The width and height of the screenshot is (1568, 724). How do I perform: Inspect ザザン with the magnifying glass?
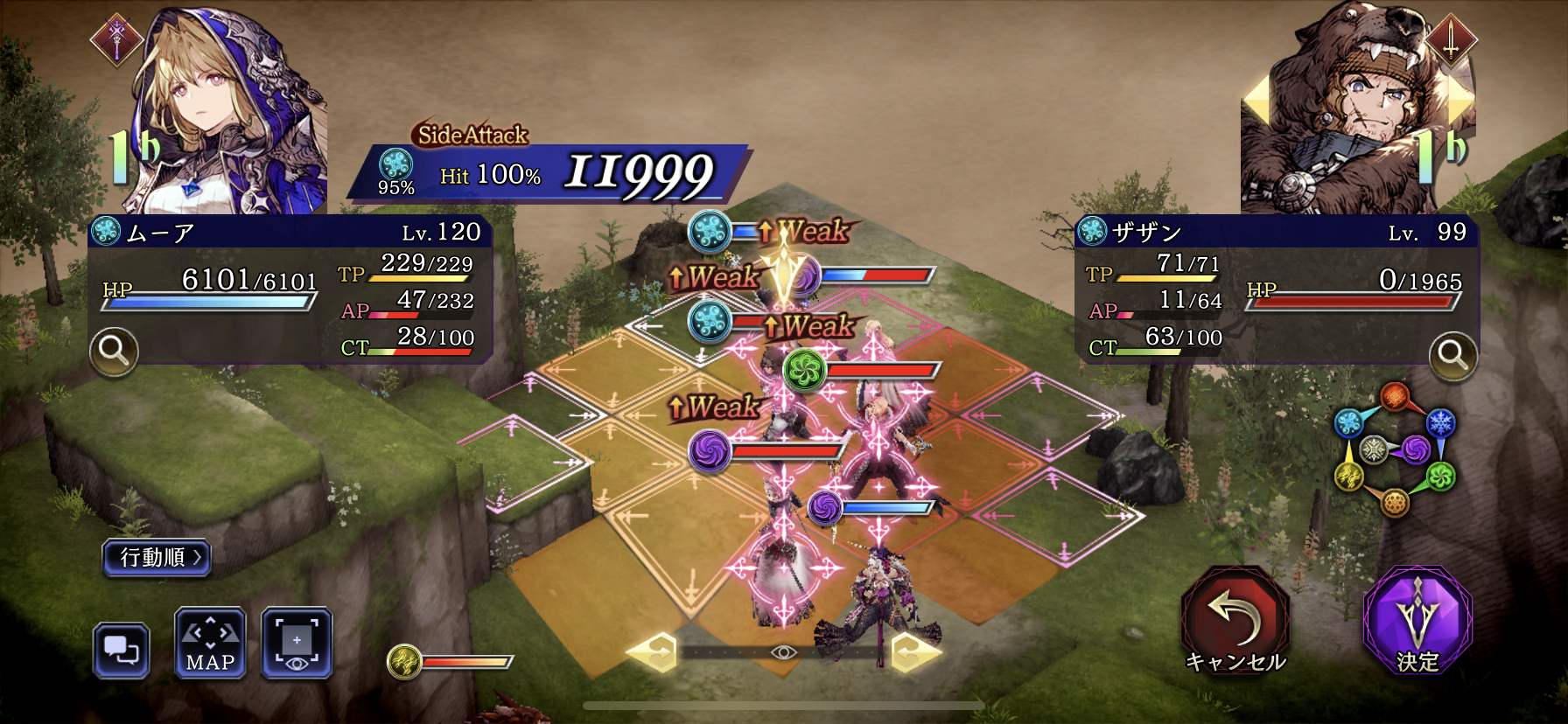pos(1452,356)
